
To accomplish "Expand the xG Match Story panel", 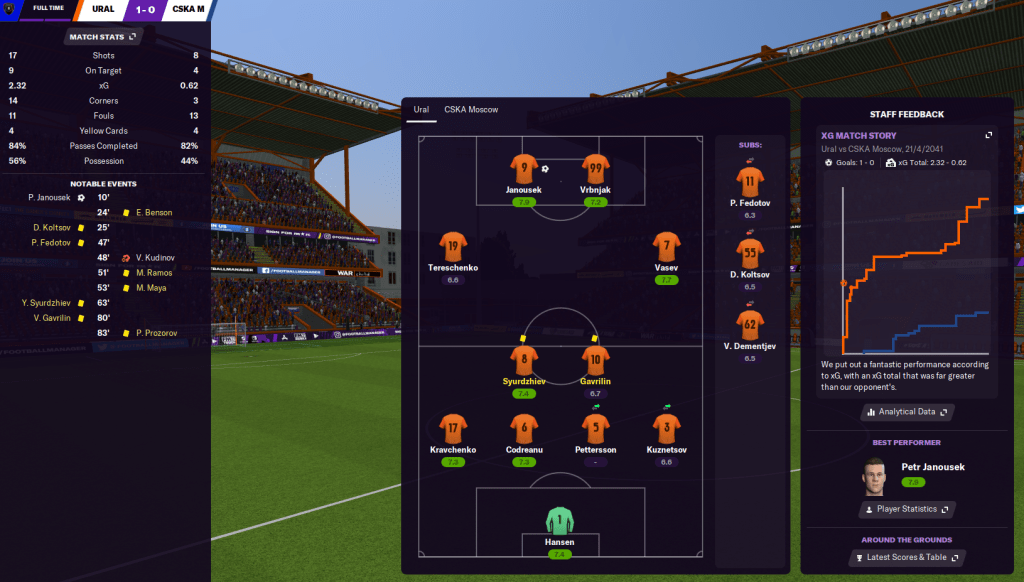I will point(989,135).
